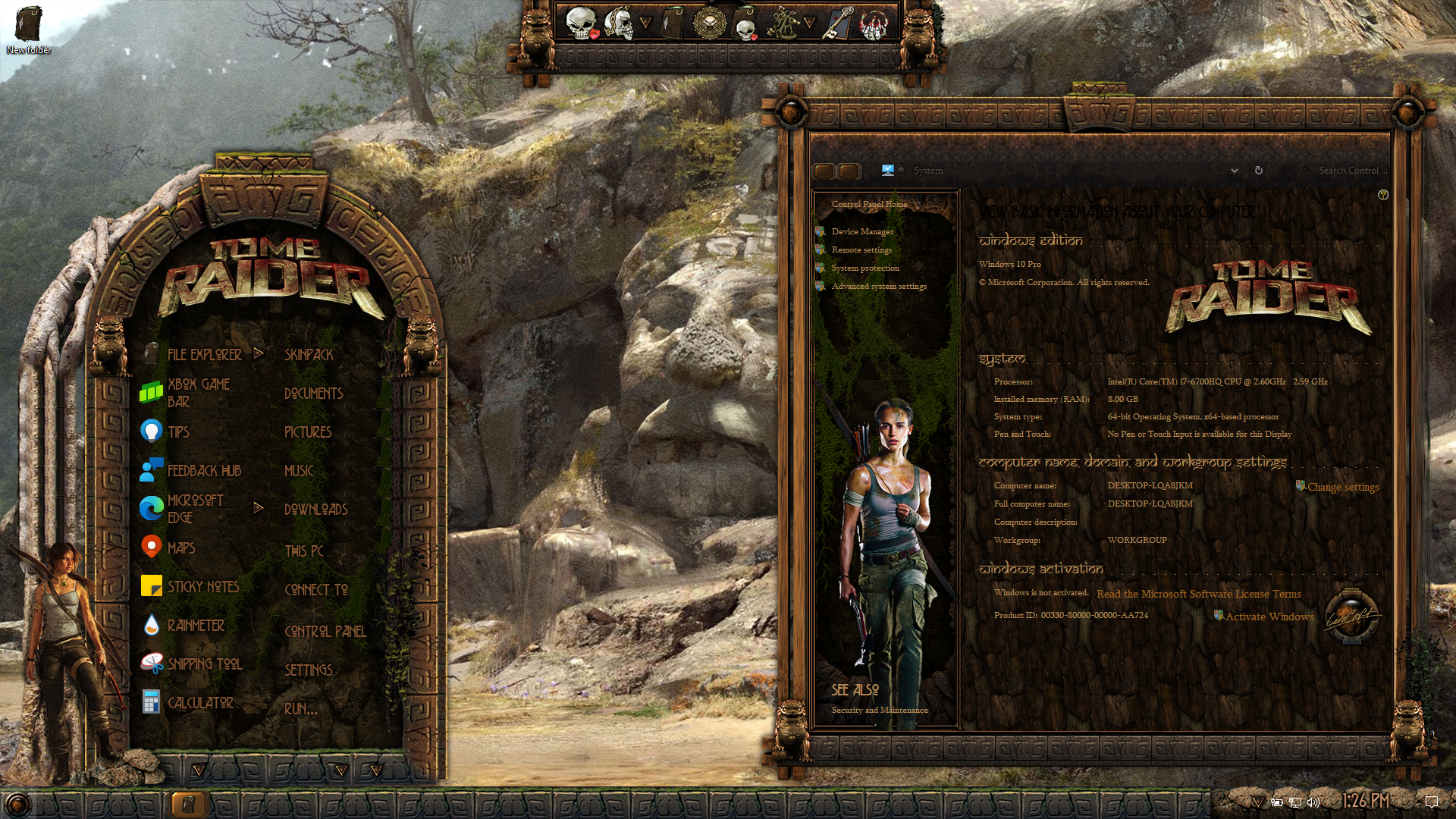Launch the Snipping Tool
Screen dimensions: 1456x819
tap(204, 664)
